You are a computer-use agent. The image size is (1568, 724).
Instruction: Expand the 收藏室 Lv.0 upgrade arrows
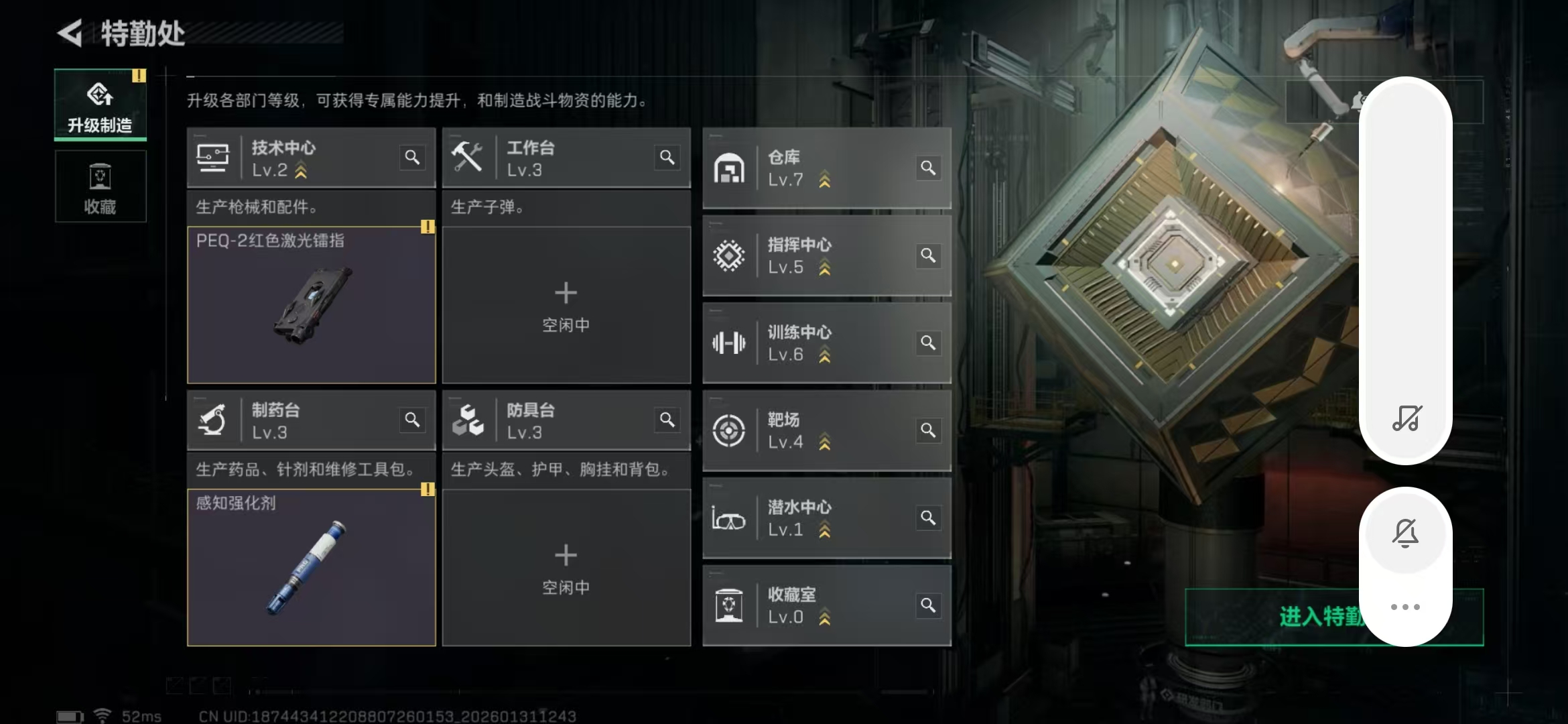tap(826, 617)
